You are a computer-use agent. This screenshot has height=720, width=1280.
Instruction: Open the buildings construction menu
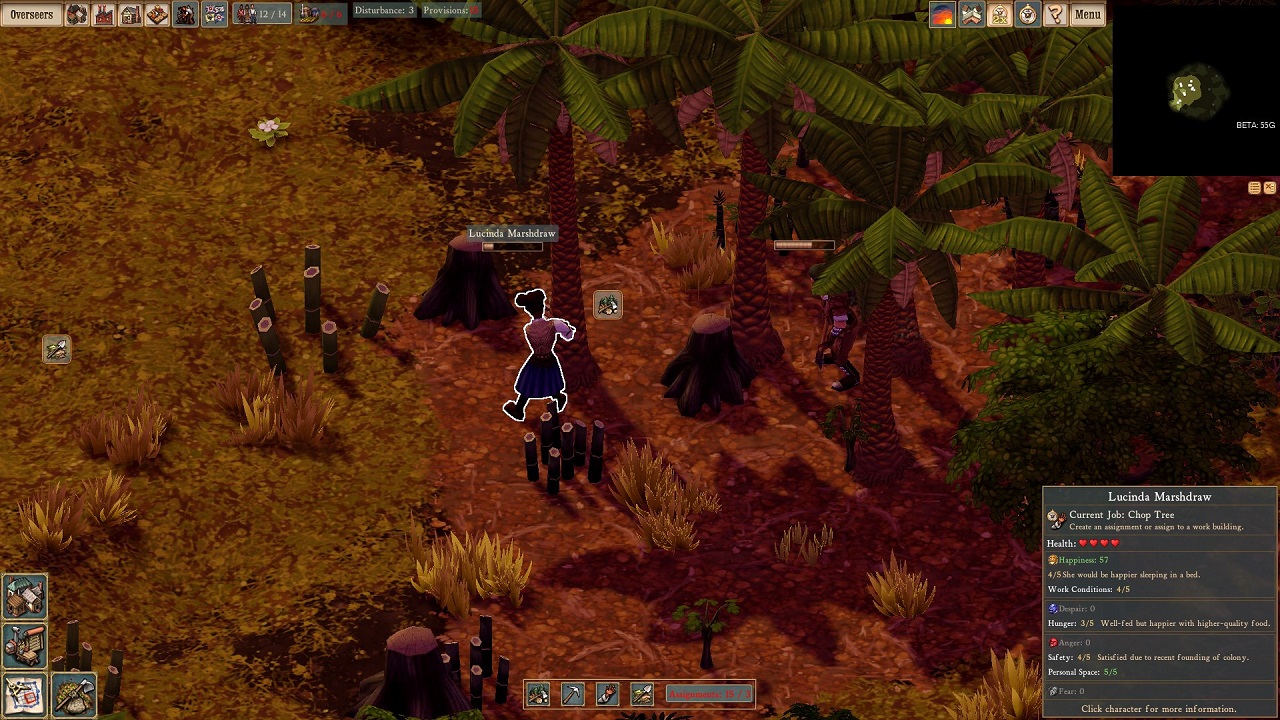(24, 596)
